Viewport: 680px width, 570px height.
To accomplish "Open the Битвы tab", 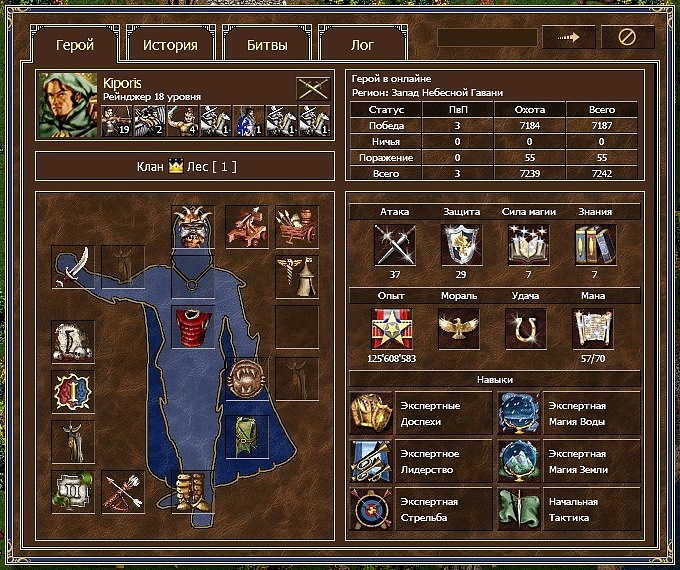I will point(267,45).
